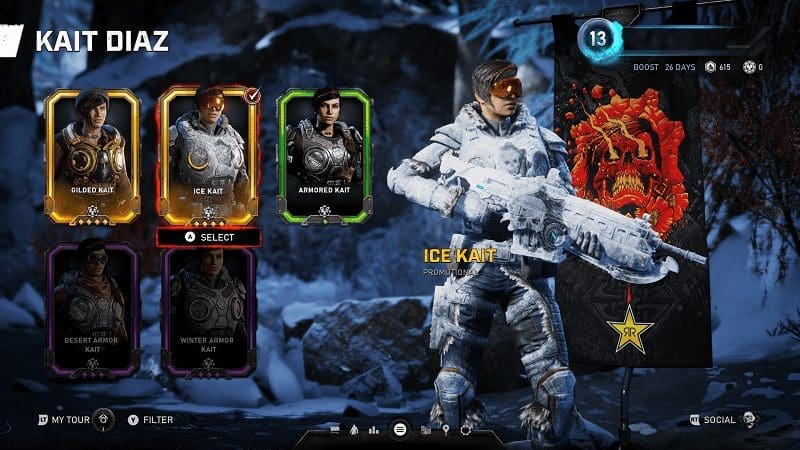Open the map pin navigation icon
This screenshot has height=450, width=800.
tap(448, 430)
